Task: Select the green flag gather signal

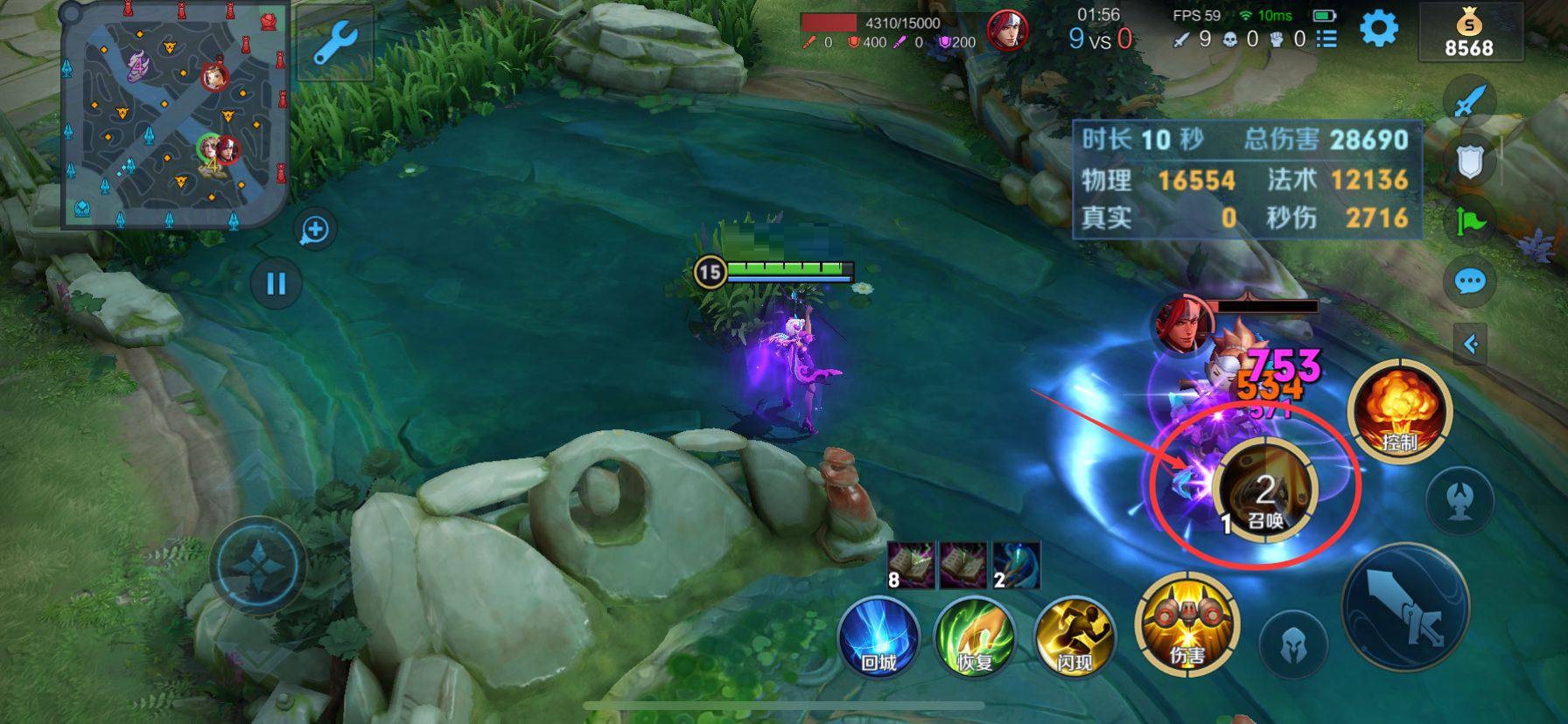Action: [x=1470, y=221]
